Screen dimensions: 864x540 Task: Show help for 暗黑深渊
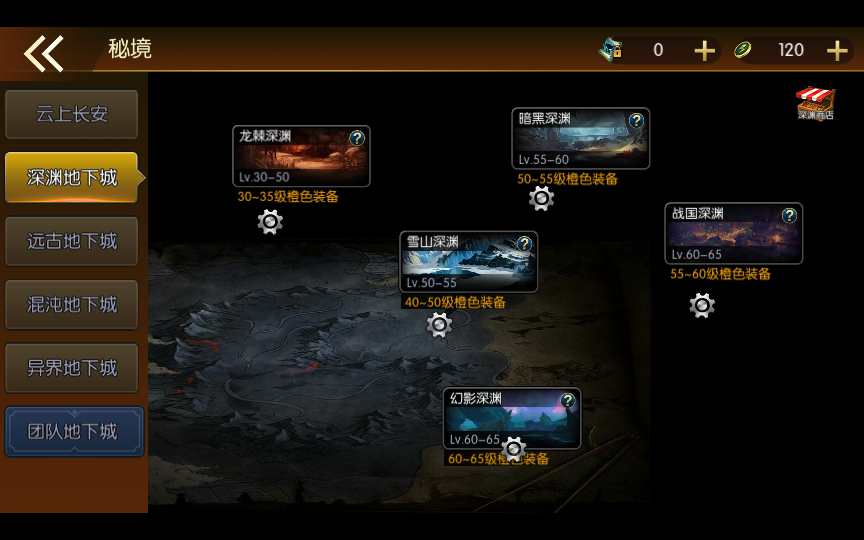tap(636, 121)
